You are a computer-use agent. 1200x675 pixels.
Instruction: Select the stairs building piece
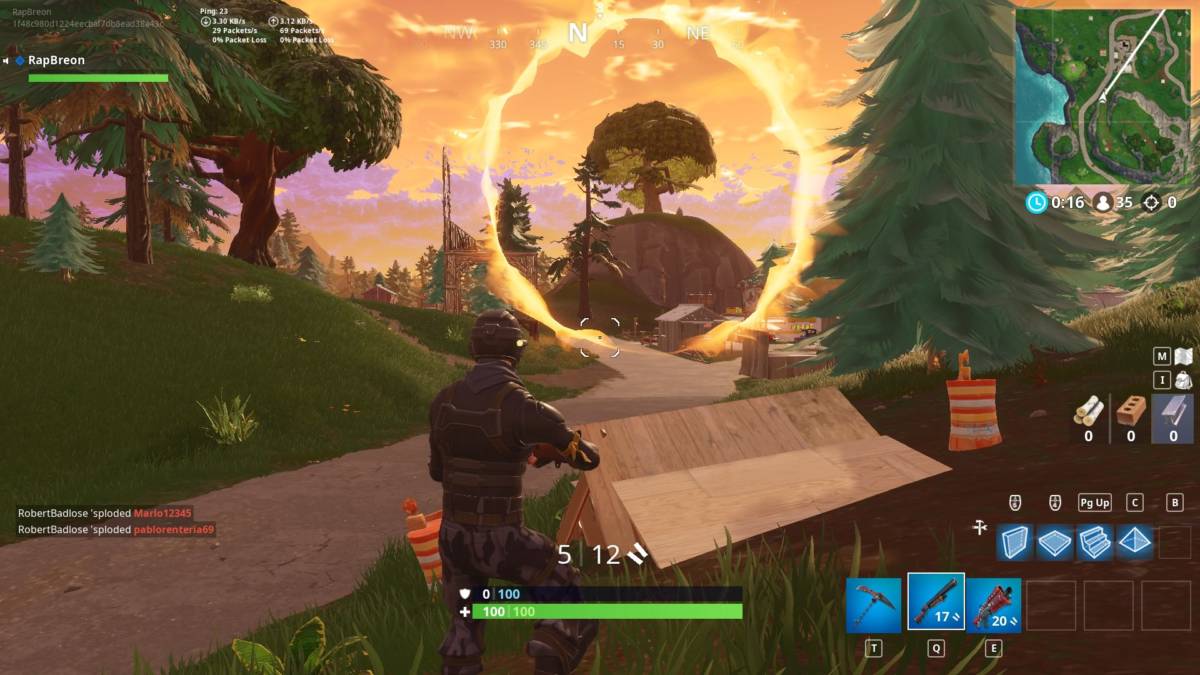click(1095, 542)
